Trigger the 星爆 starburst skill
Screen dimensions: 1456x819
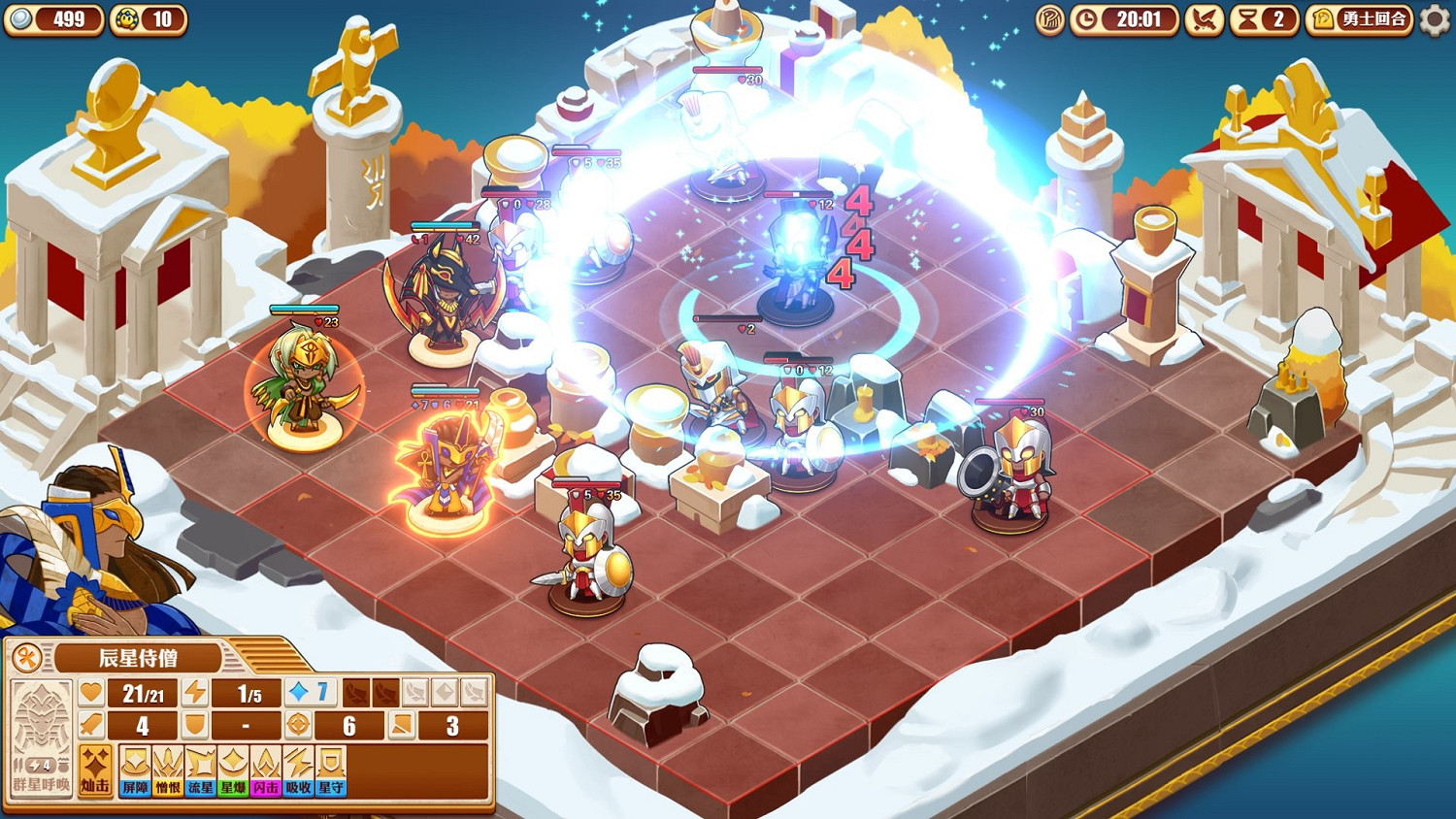click(233, 770)
